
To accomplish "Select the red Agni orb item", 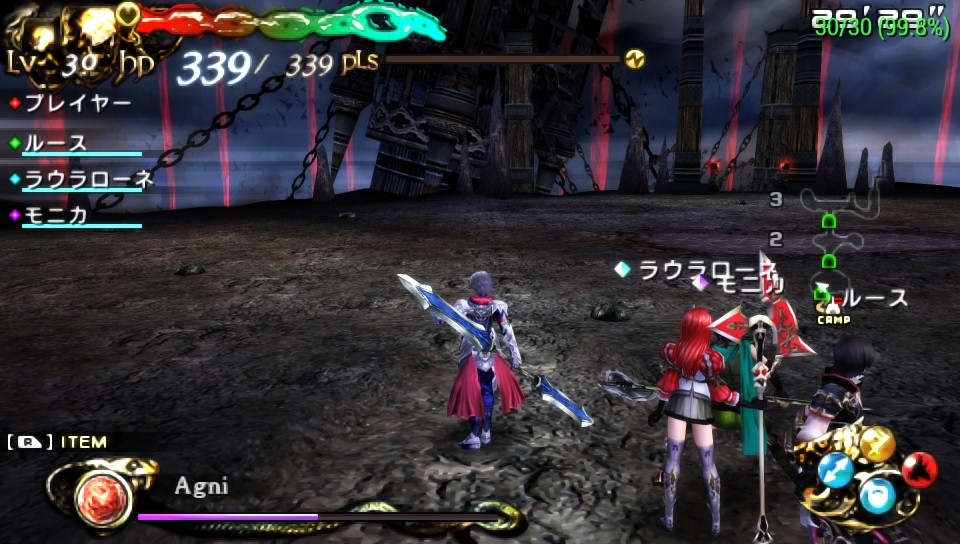I will [x=103, y=495].
